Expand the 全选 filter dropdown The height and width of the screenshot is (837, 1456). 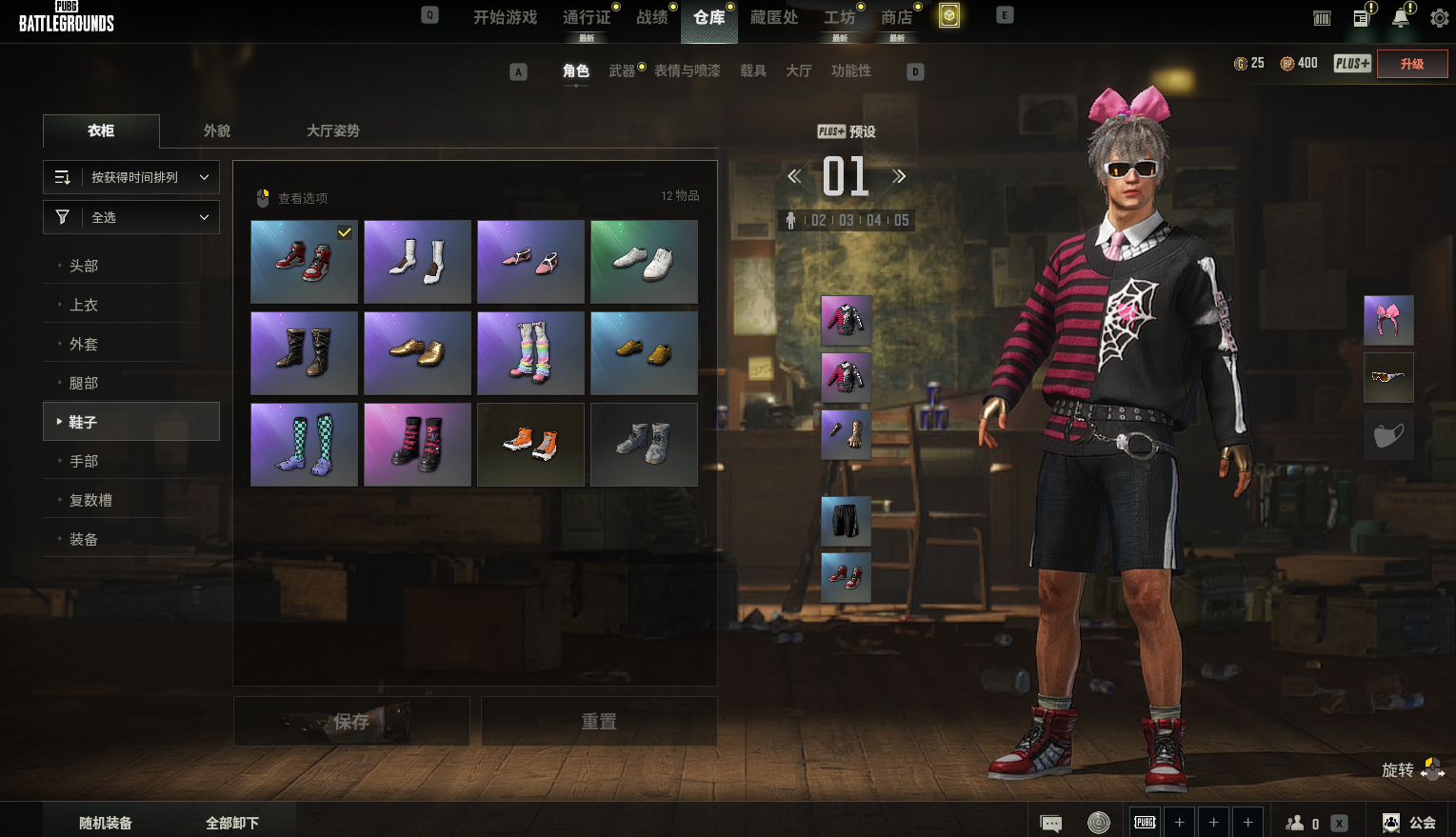coord(131,217)
